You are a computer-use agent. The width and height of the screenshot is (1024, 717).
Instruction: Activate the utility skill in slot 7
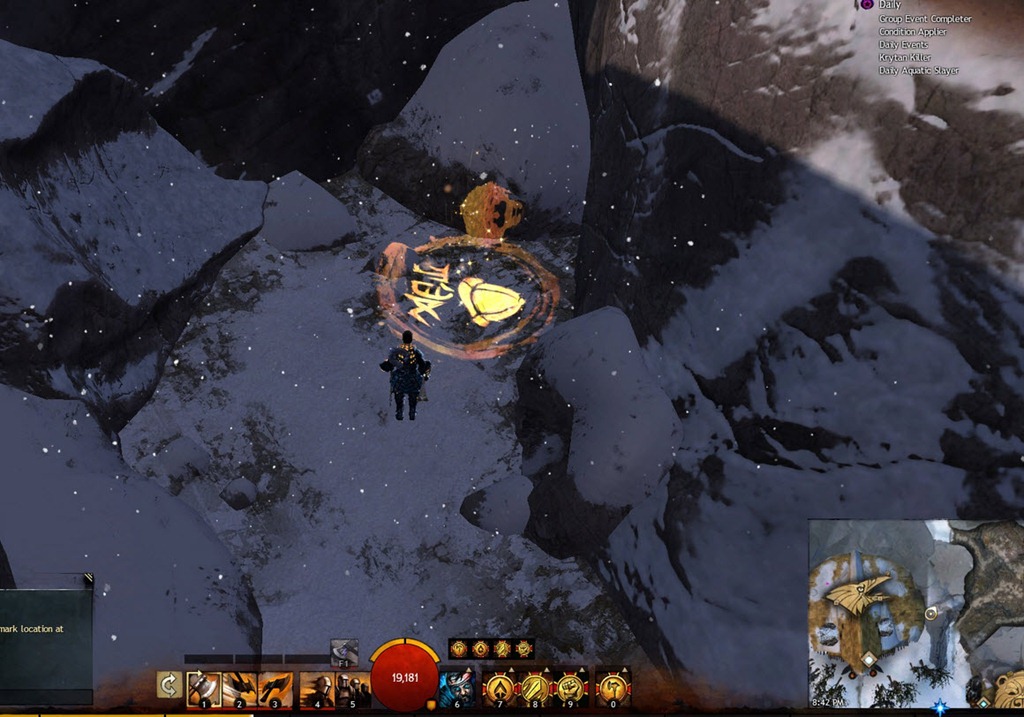pyautogui.click(x=499, y=688)
